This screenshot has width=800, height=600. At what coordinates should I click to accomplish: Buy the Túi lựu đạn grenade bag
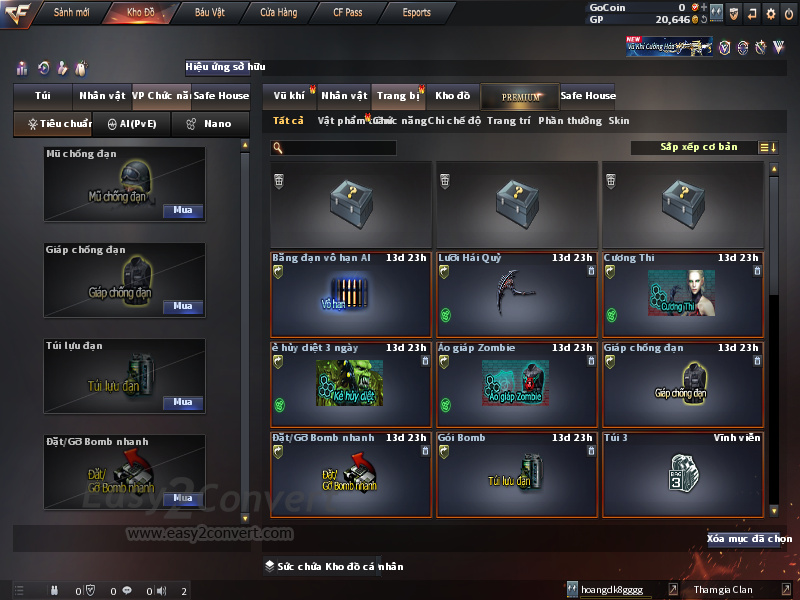tap(182, 402)
